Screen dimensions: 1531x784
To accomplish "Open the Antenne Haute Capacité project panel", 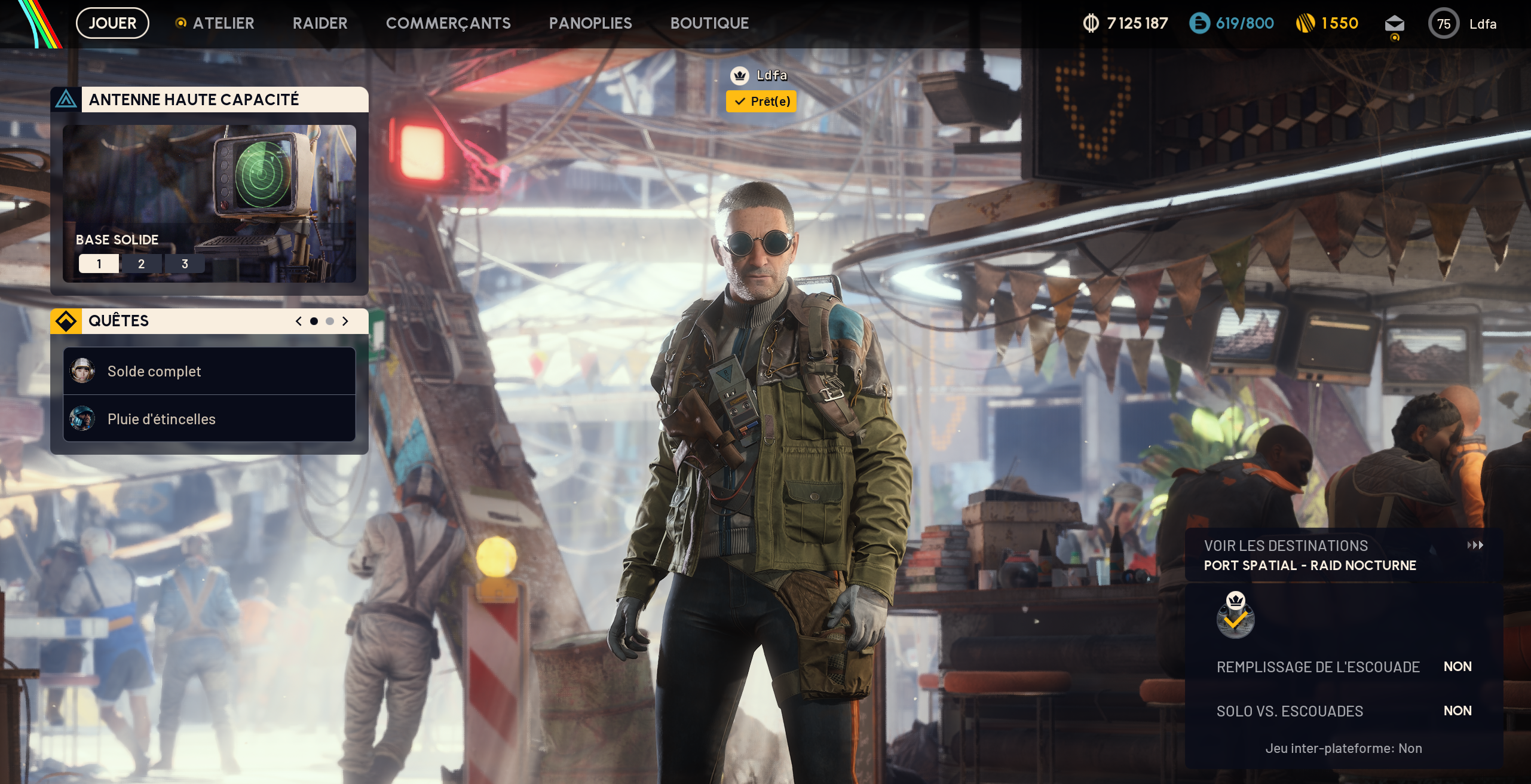I will pyautogui.click(x=194, y=100).
